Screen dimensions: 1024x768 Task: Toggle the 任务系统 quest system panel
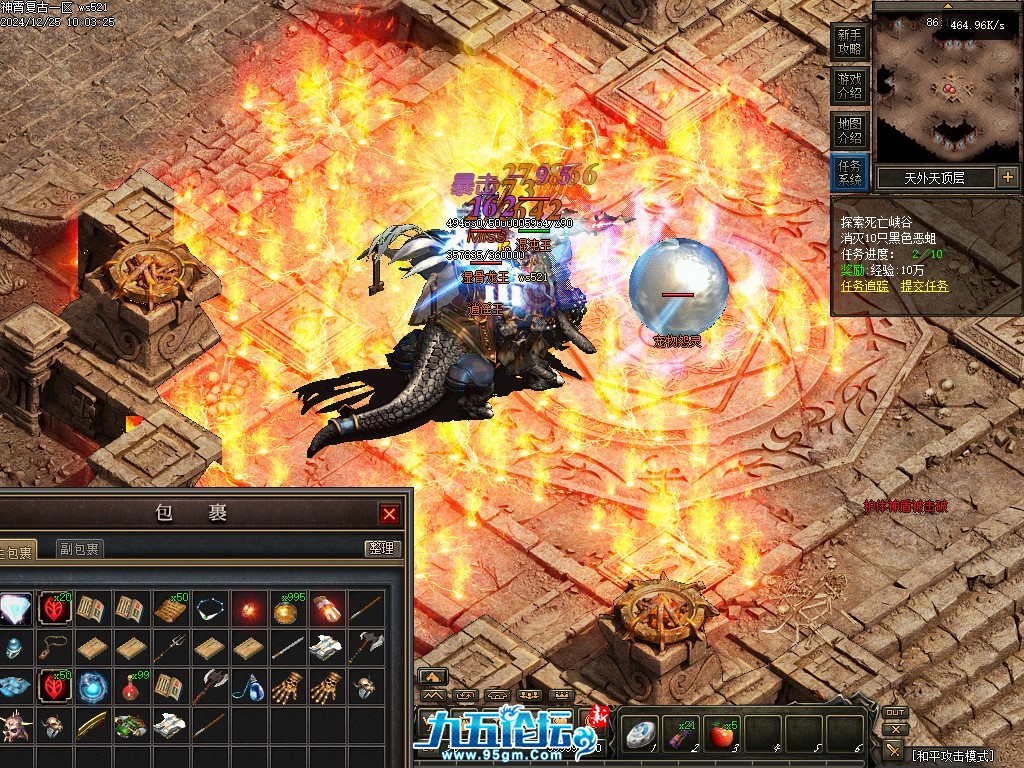pos(849,173)
